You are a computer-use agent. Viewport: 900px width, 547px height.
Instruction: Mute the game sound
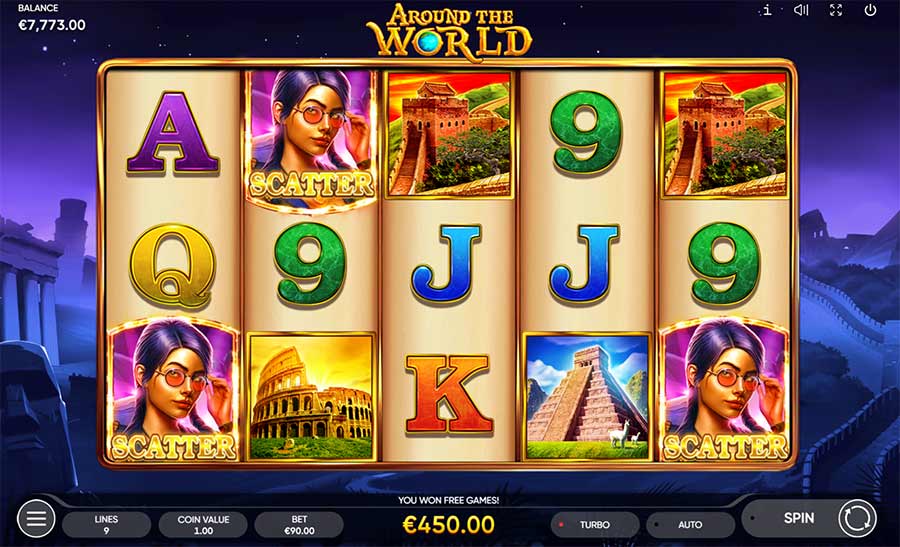[x=801, y=11]
